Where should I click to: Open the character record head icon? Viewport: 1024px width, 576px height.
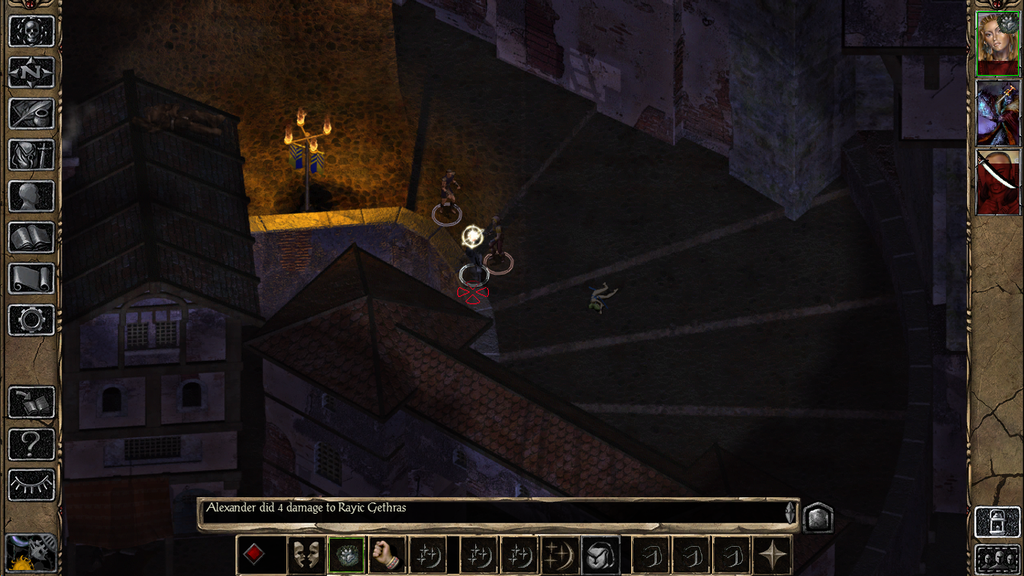click(31, 196)
